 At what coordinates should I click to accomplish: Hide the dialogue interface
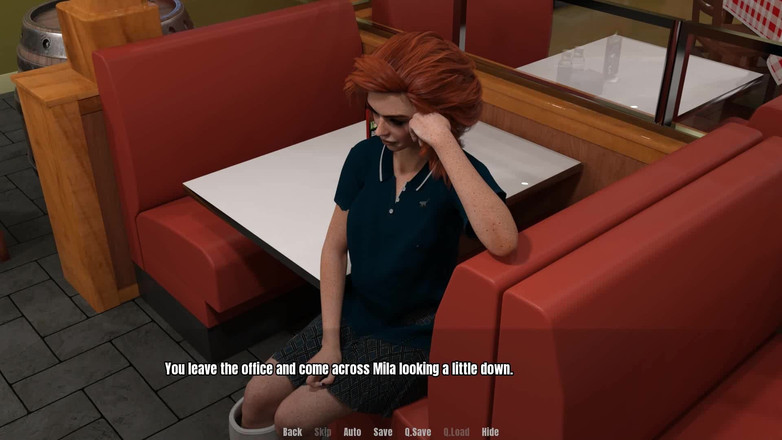coord(490,432)
